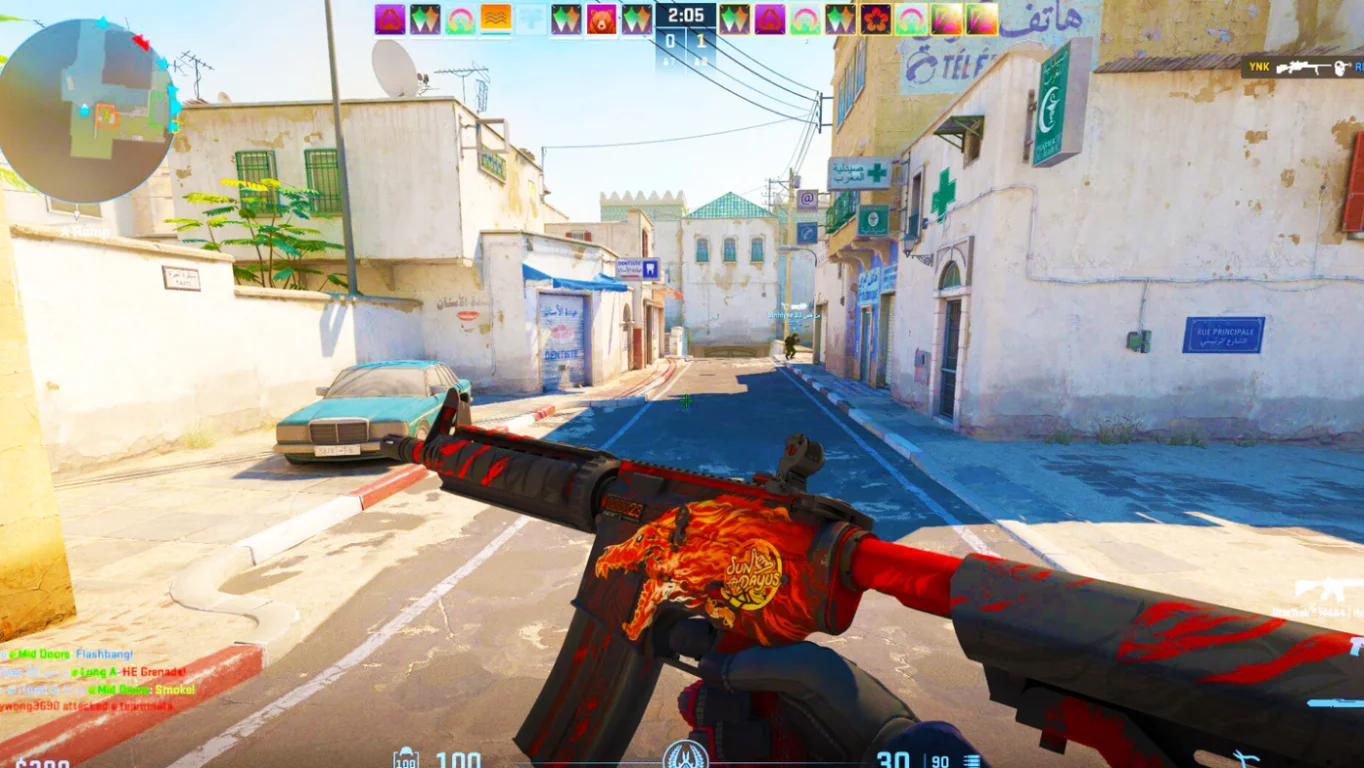
Task: Select the orange wavy-lines player avatar
Action: tap(496, 19)
